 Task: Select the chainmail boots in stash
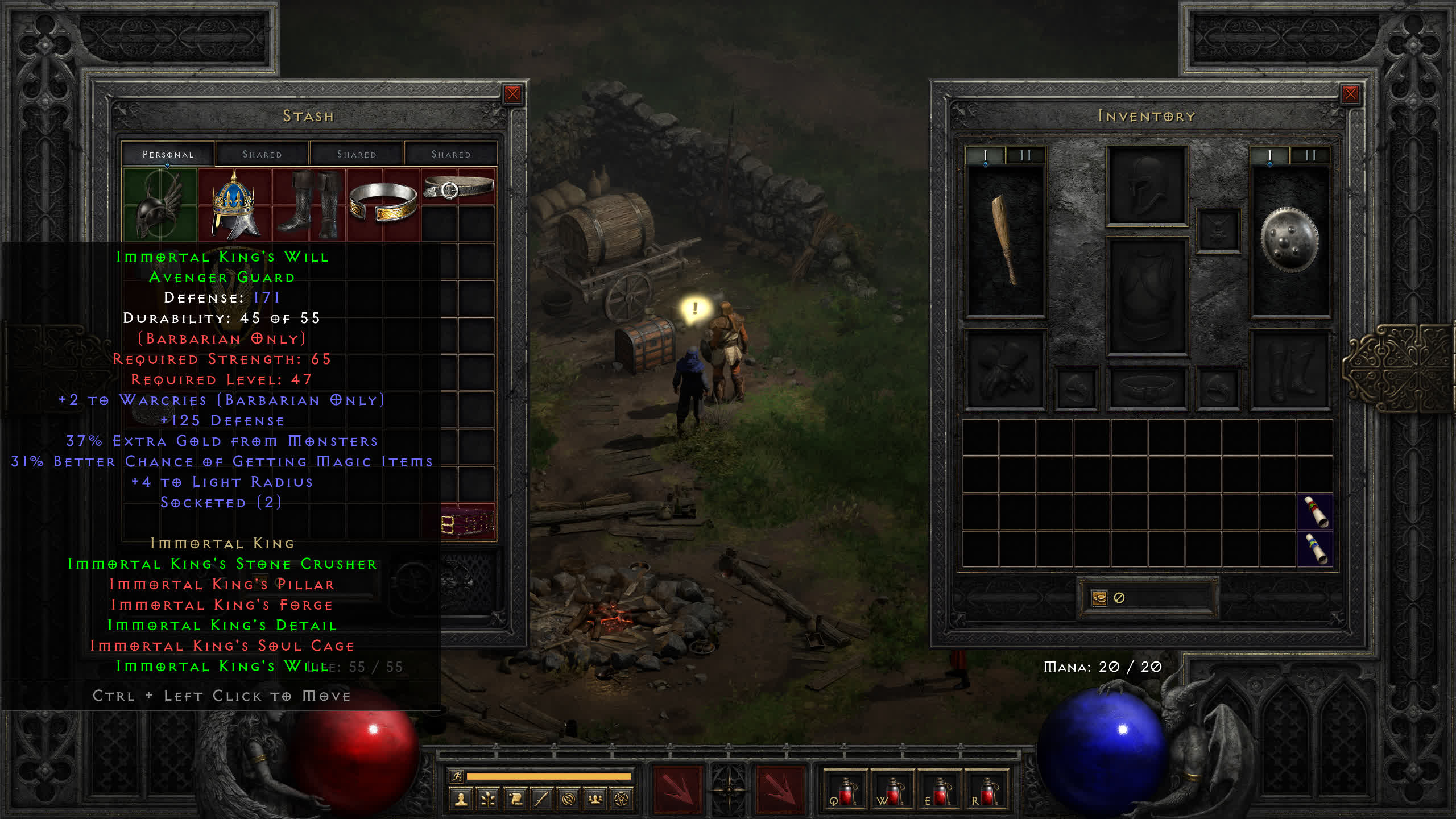(x=309, y=205)
